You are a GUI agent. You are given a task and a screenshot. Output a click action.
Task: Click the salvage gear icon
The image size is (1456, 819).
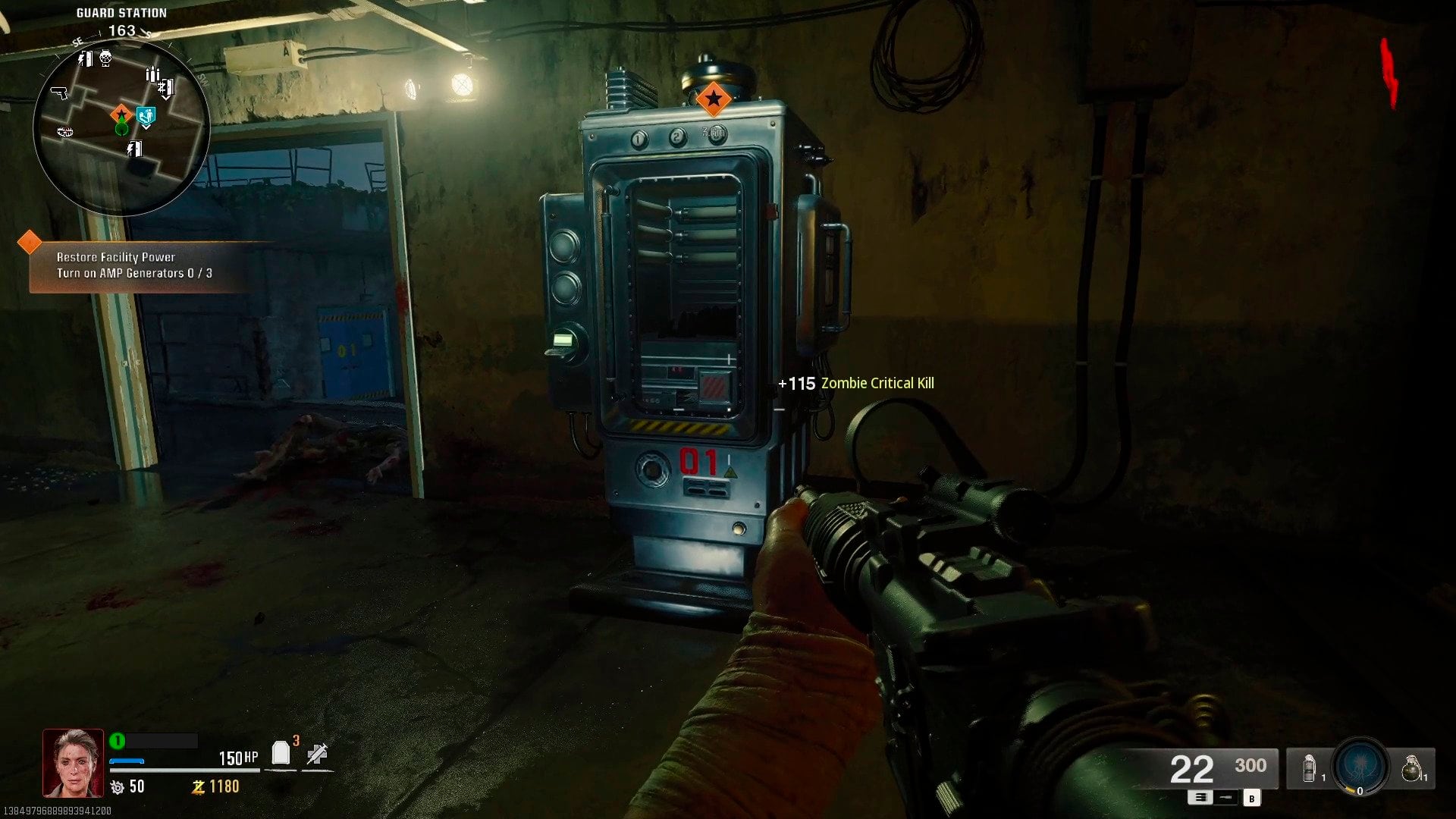click(118, 788)
